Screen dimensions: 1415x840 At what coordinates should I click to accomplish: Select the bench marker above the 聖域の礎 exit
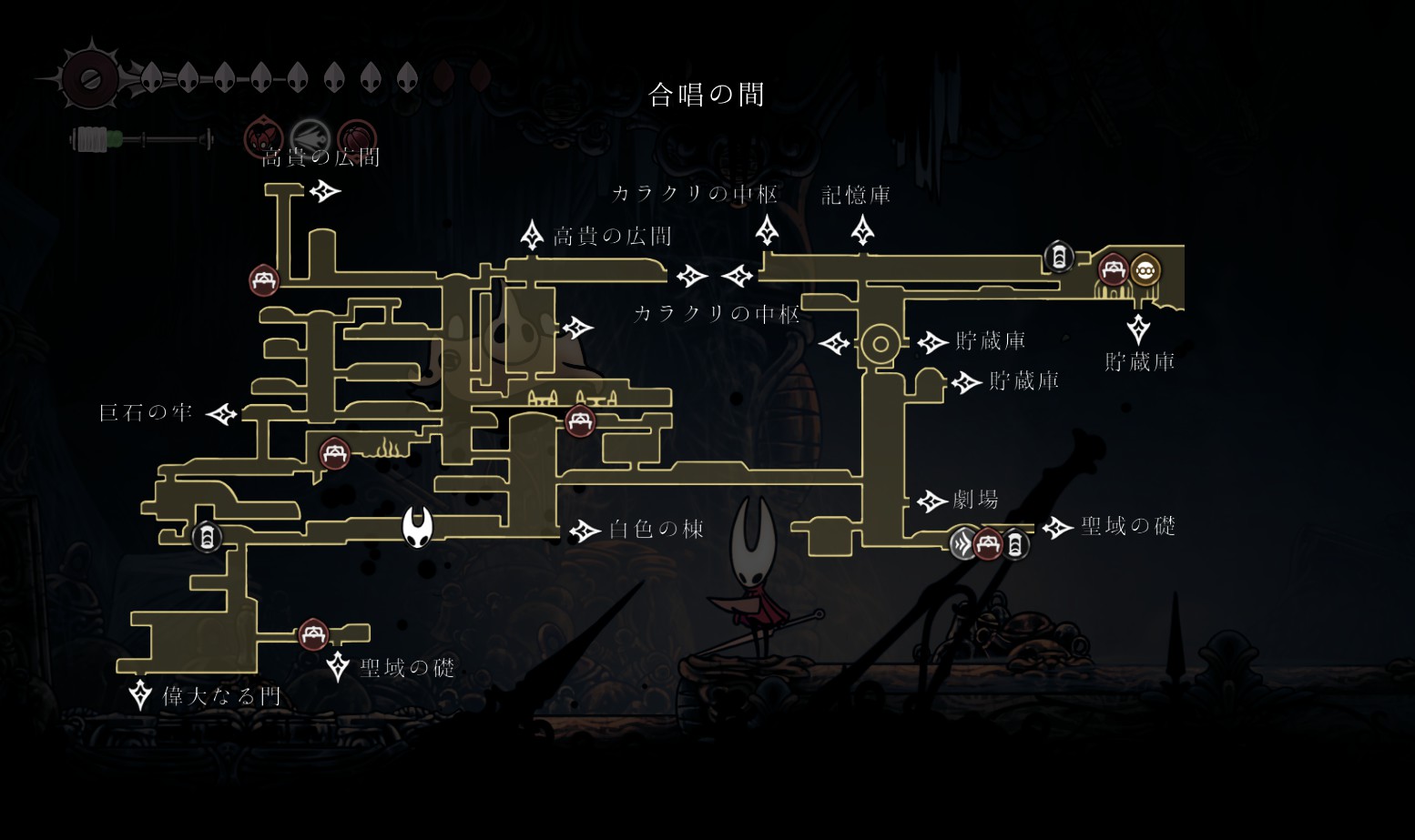(x=312, y=633)
